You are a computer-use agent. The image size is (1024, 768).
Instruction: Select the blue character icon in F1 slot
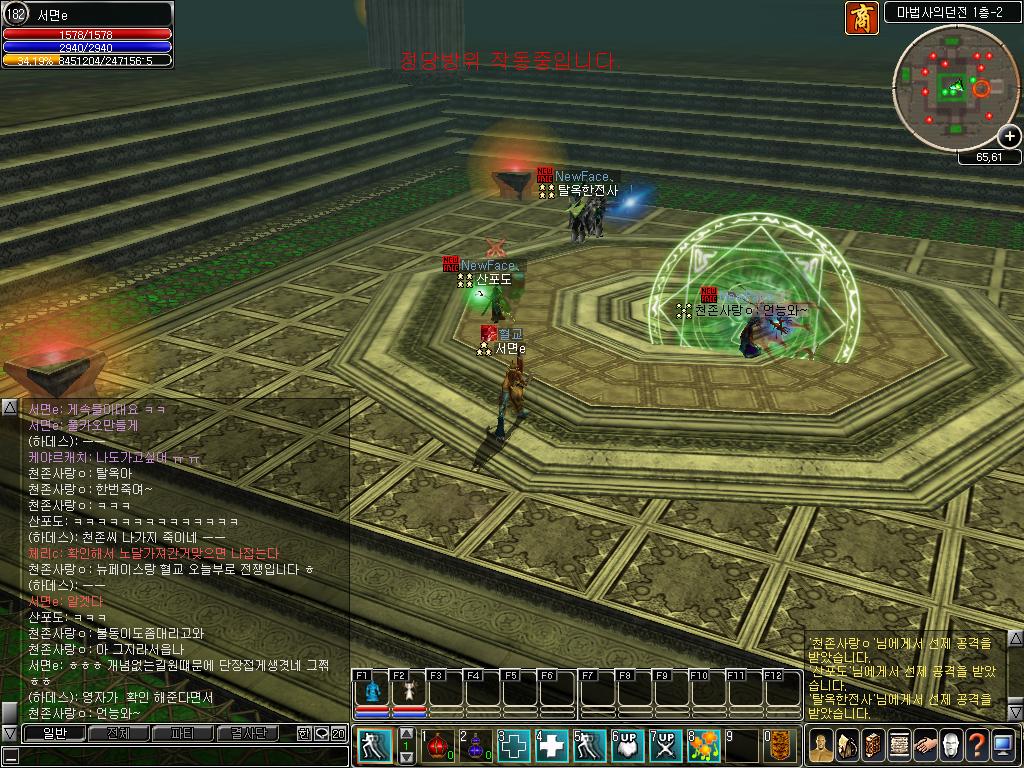(x=372, y=691)
